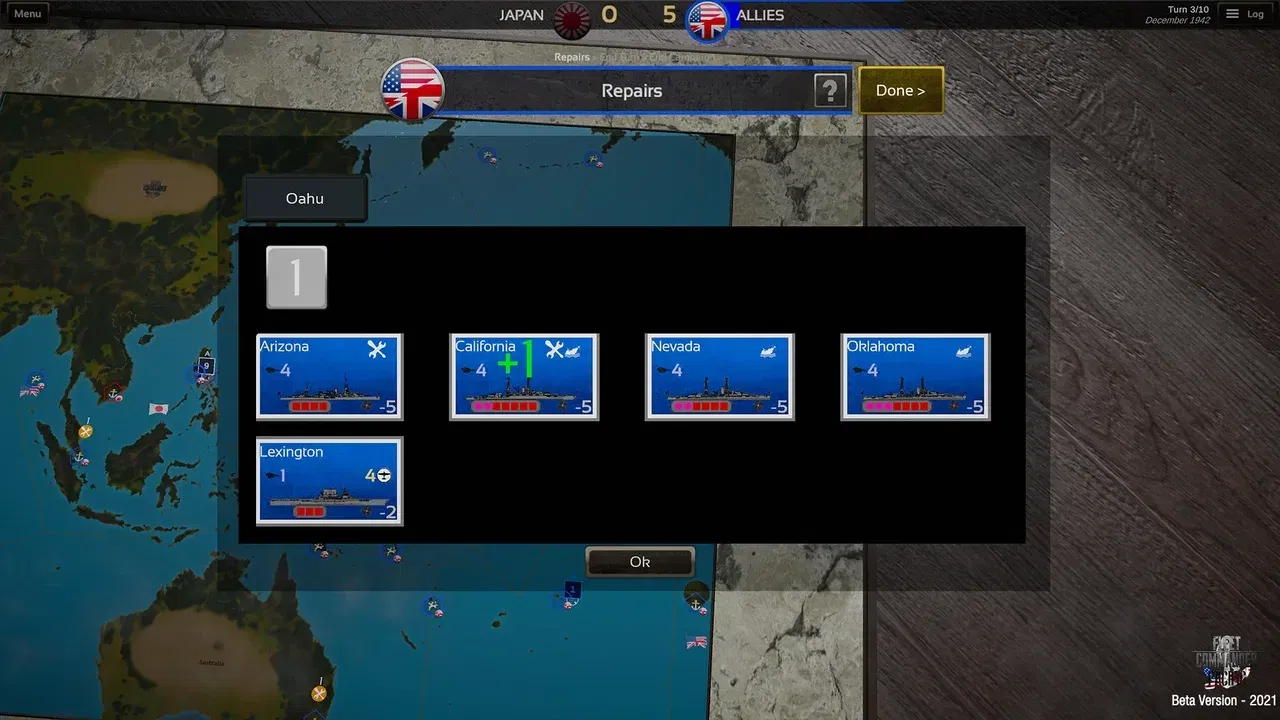Viewport: 1280px width, 720px height.
Task: Click the Oahu location label
Action: click(305, 198)
